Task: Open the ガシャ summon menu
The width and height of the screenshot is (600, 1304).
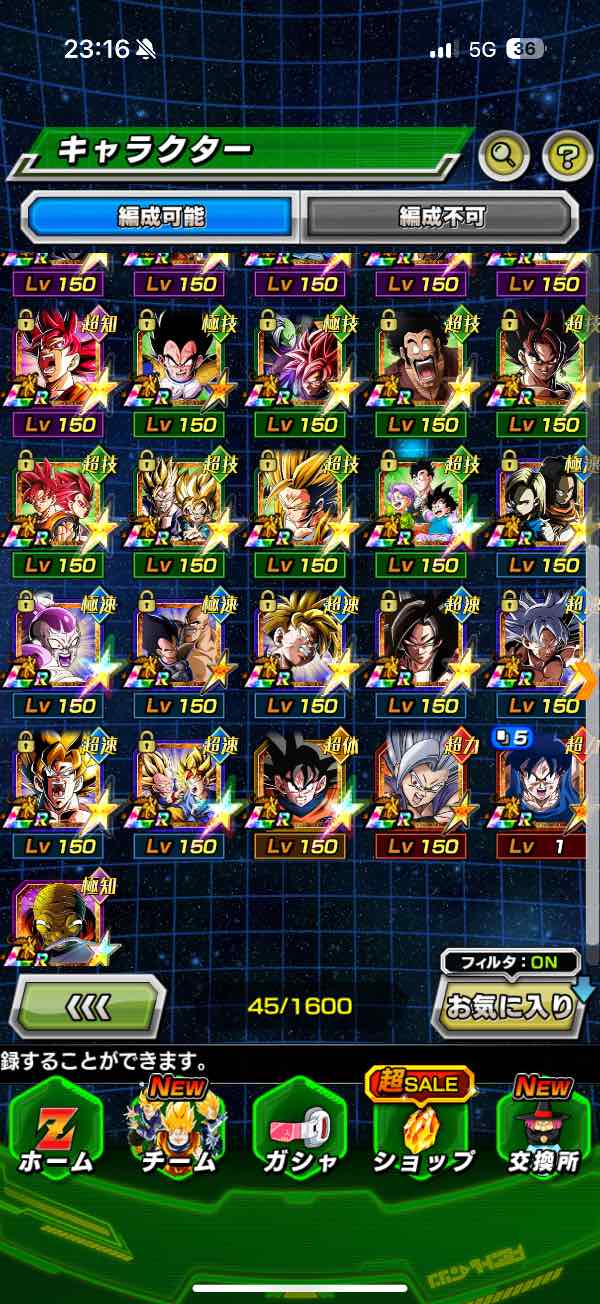Action: 299,1130
